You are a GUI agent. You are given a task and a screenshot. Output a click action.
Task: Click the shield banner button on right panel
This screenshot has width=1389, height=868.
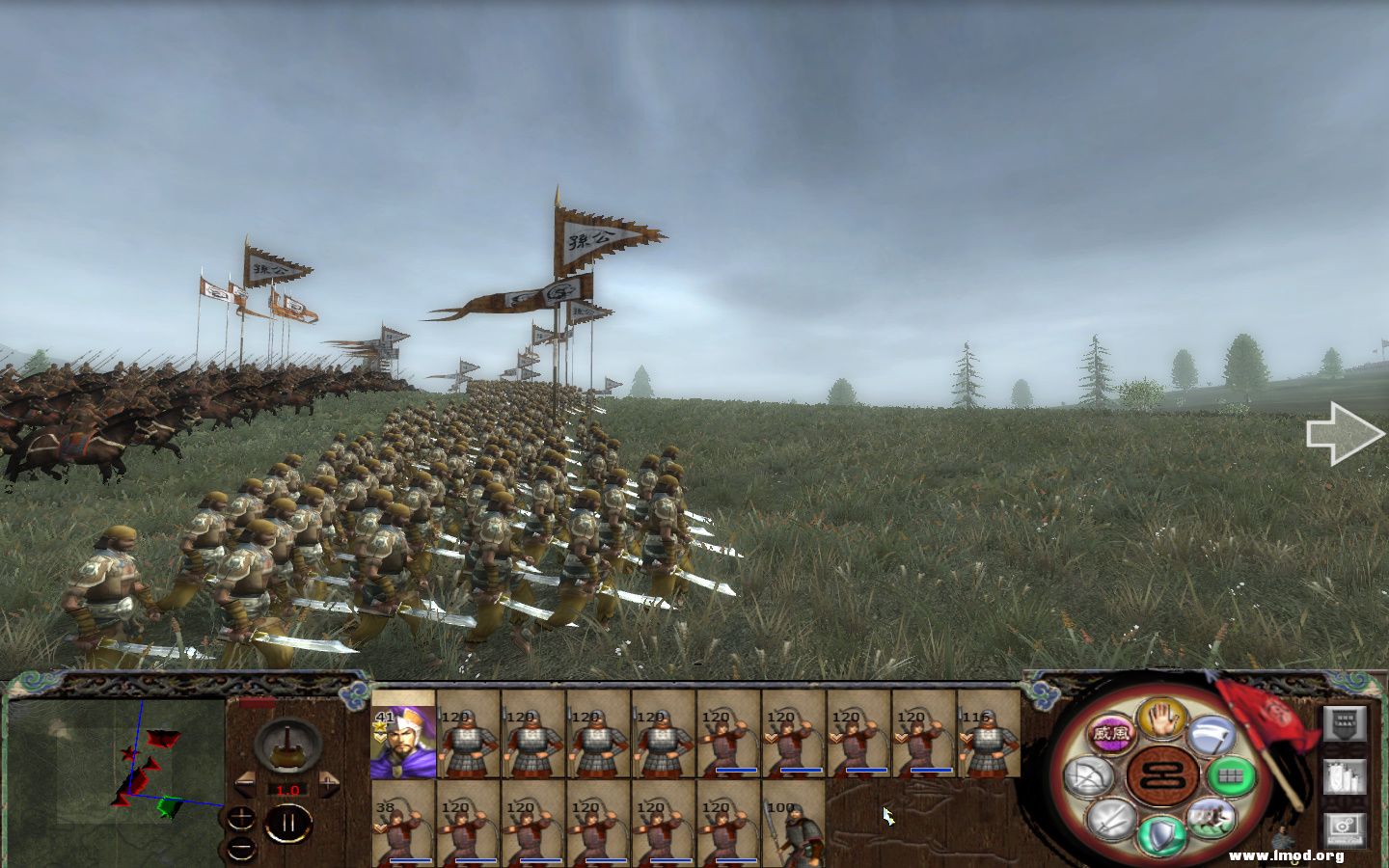pyautogui.click(x=1343, y=725)
